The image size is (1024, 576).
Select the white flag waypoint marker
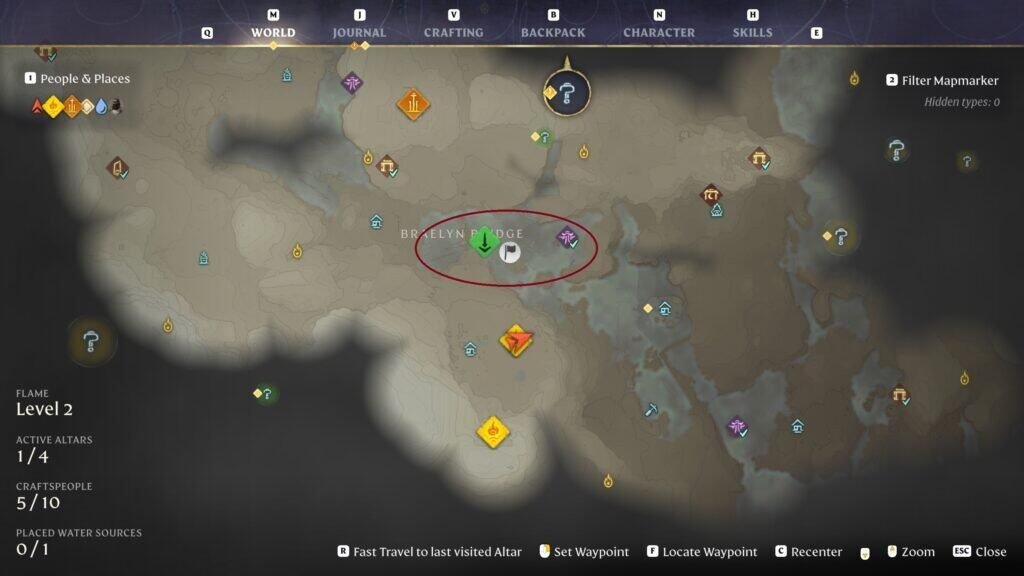[x=510, y=252]
